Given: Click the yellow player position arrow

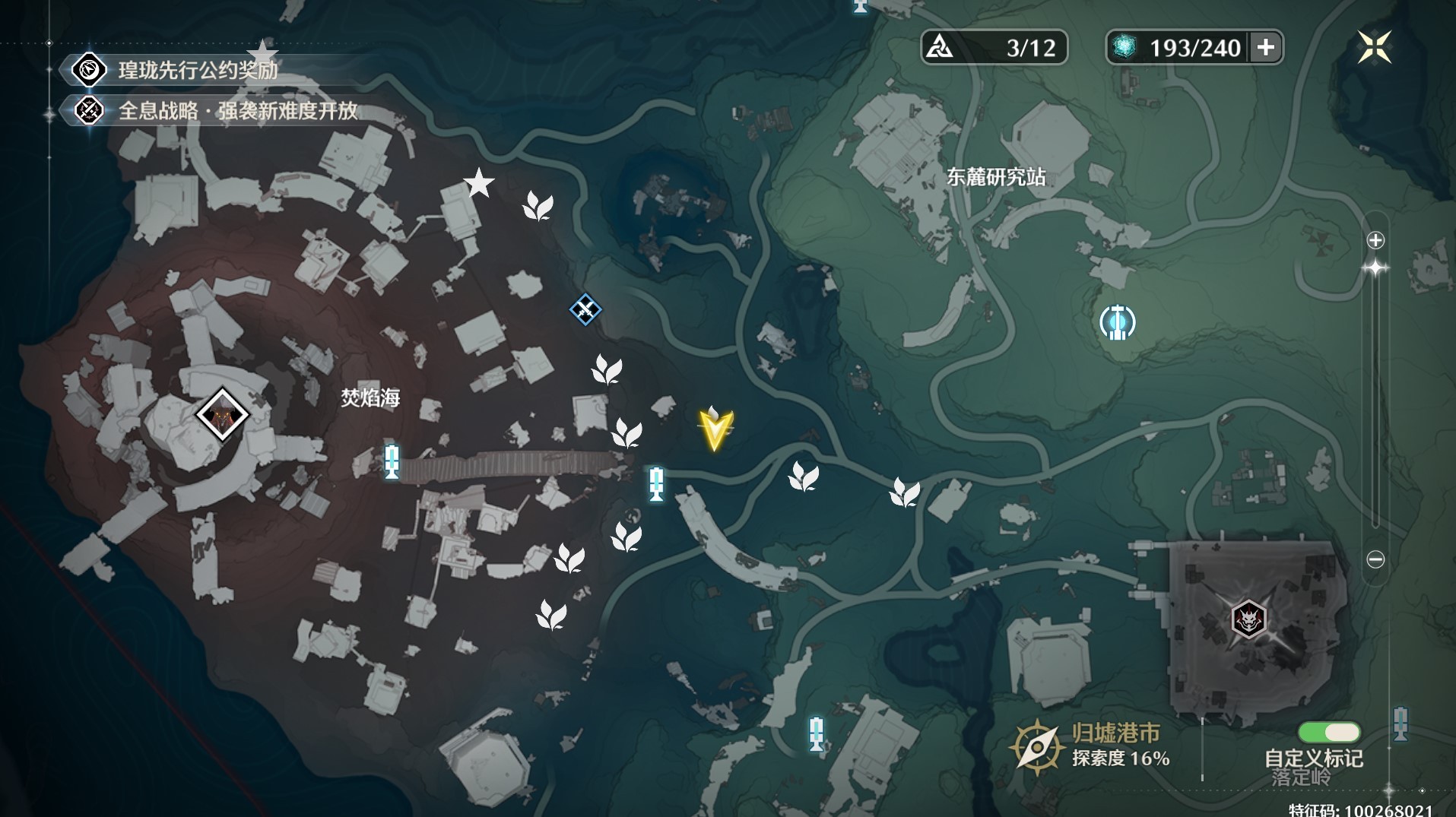Looking at the screenshot, I should click(x=715, y=429).
